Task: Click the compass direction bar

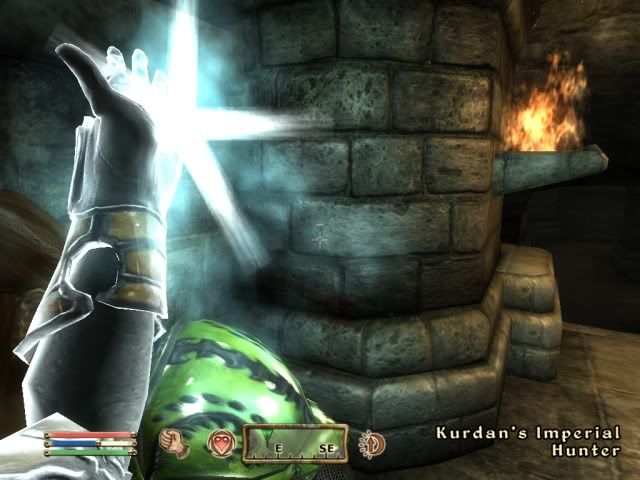Action: [x=297, y=442]
